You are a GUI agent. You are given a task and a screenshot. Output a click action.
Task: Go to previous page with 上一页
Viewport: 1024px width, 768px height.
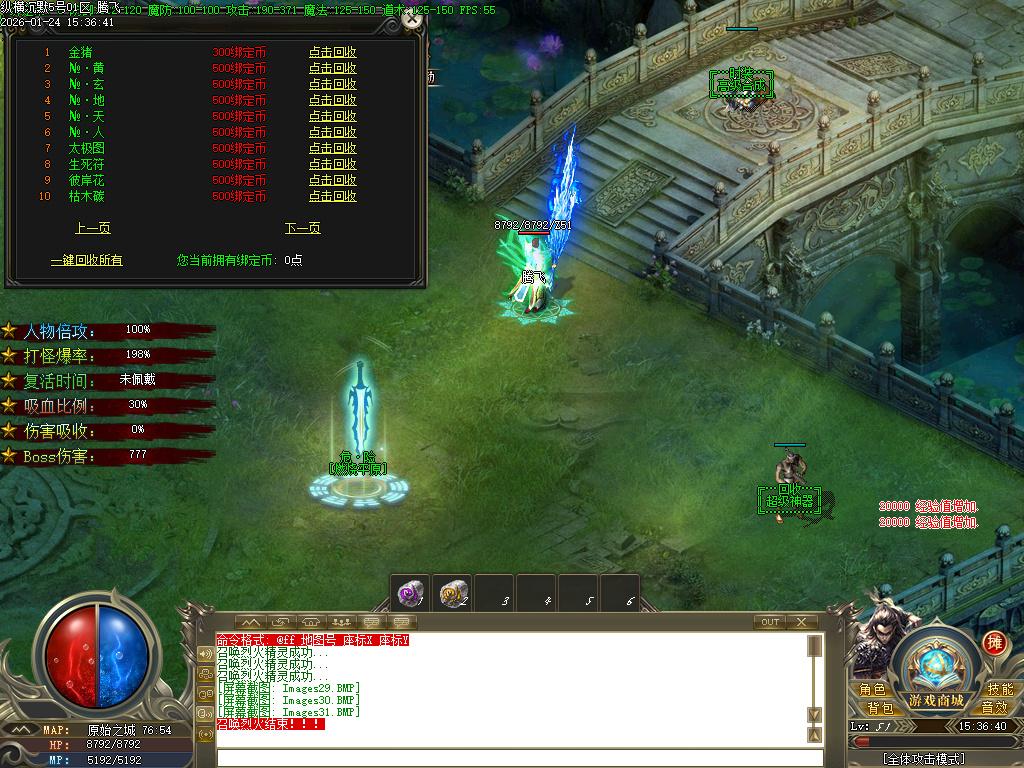tap(93, 228)
